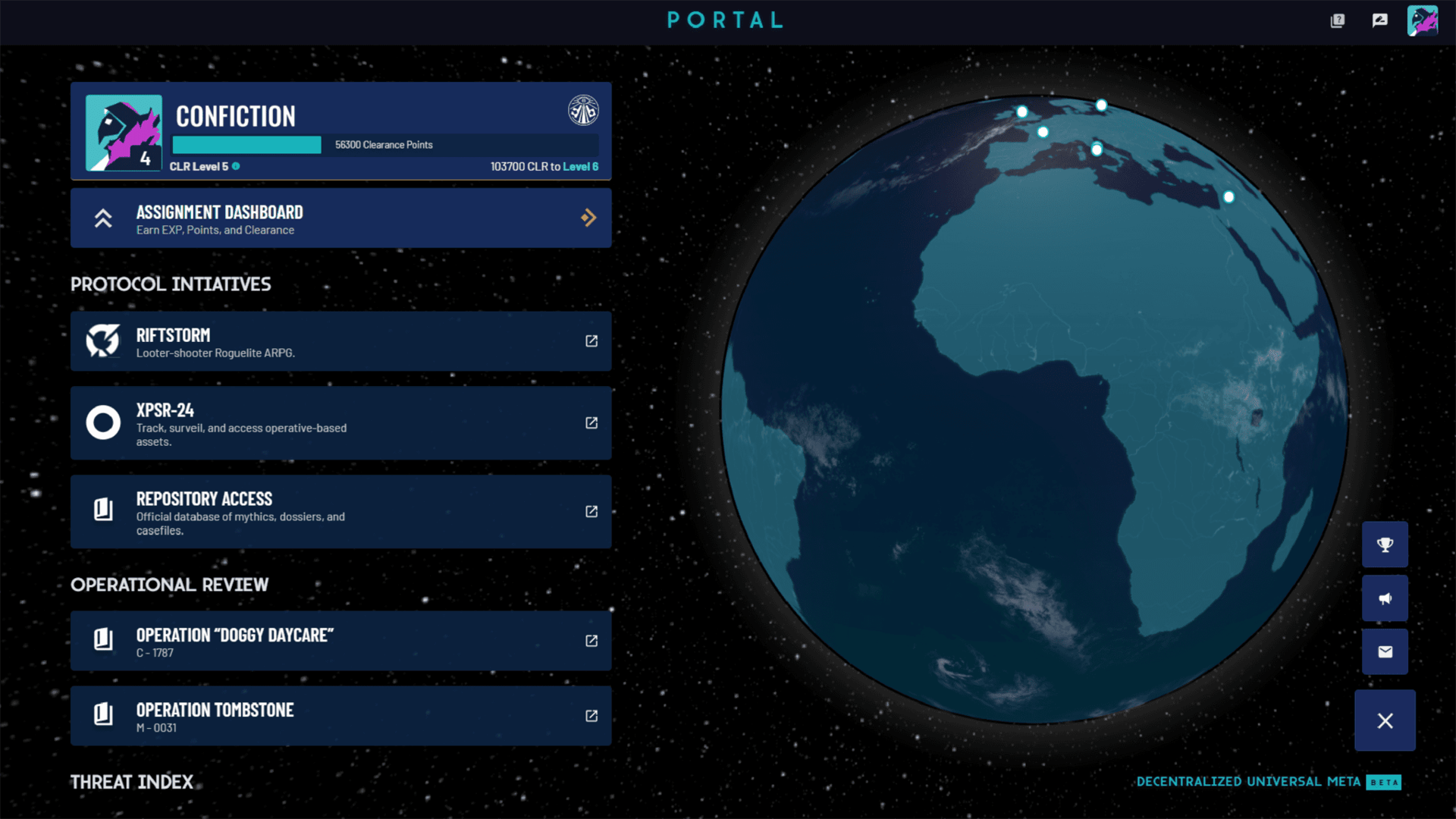The image size is (1456, 819).
Task: Open Assignment Dashboard via the right arrow chevron
Action: (x=589, y=218)
